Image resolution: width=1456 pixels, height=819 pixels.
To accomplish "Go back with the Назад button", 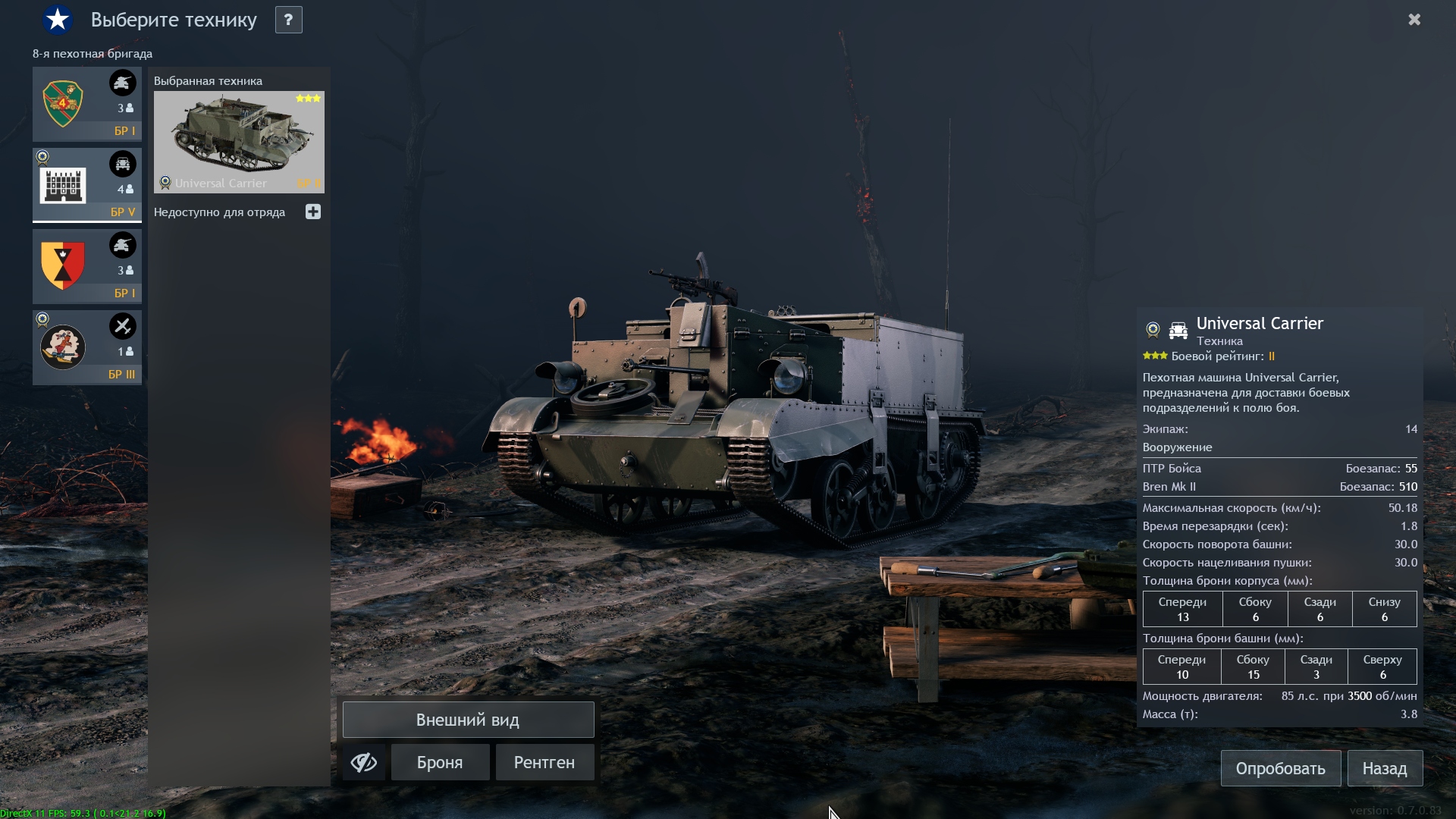I will [1384, 768].
